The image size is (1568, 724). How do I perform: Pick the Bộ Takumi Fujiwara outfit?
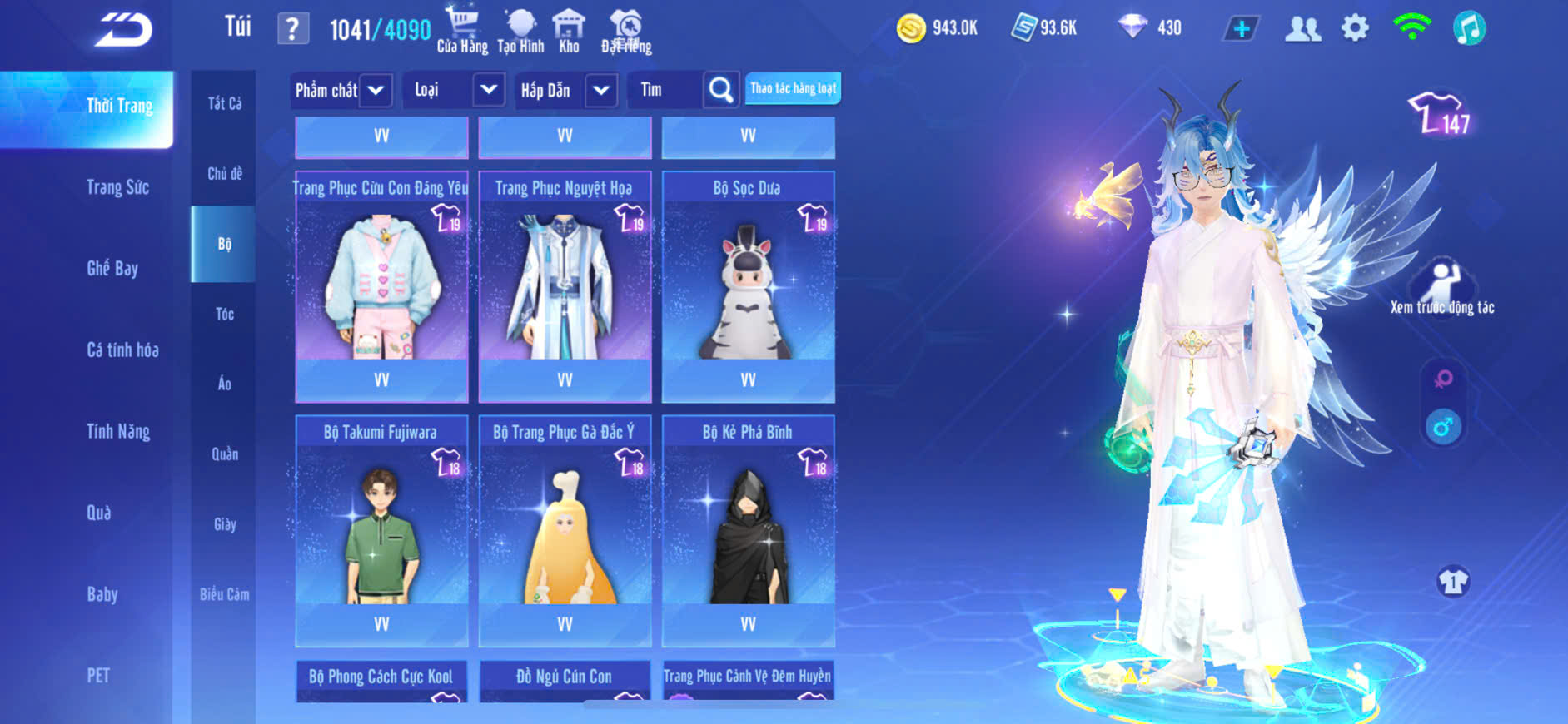381,528
